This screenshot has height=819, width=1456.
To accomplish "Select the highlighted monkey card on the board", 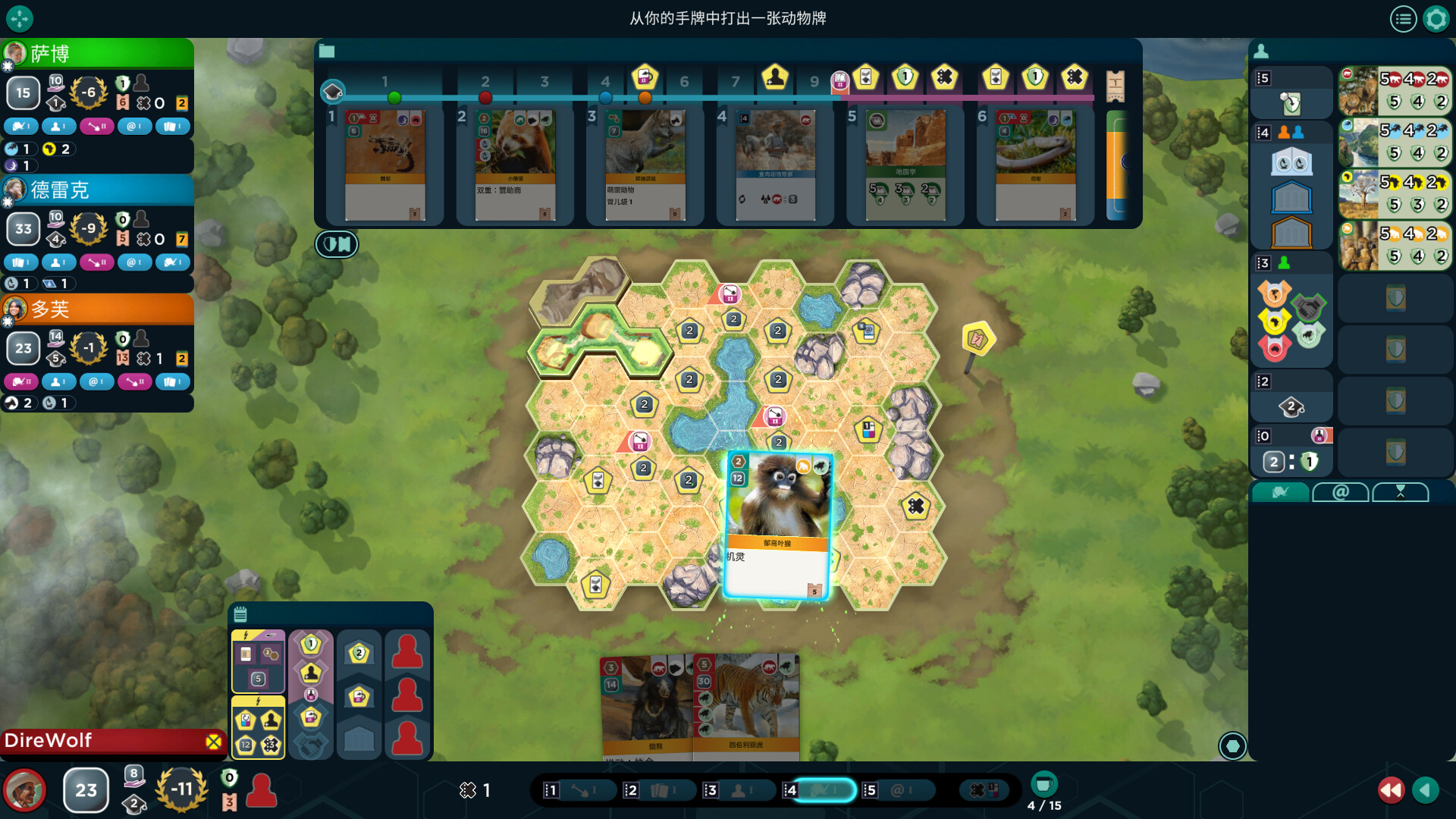I will (x=778, y=525).
